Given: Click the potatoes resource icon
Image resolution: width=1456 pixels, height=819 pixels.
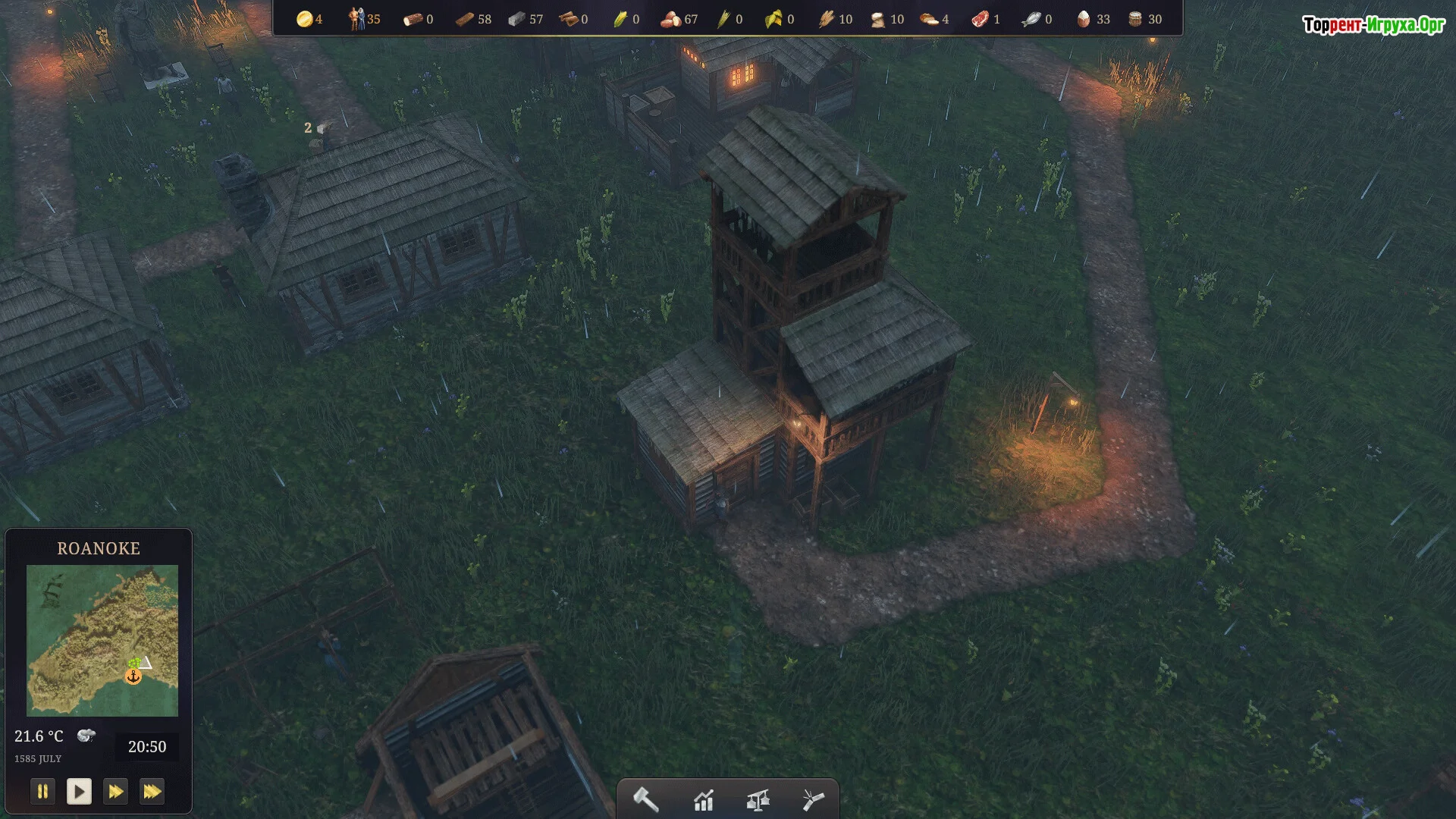Looking at the screenshot, I should 670,19.
